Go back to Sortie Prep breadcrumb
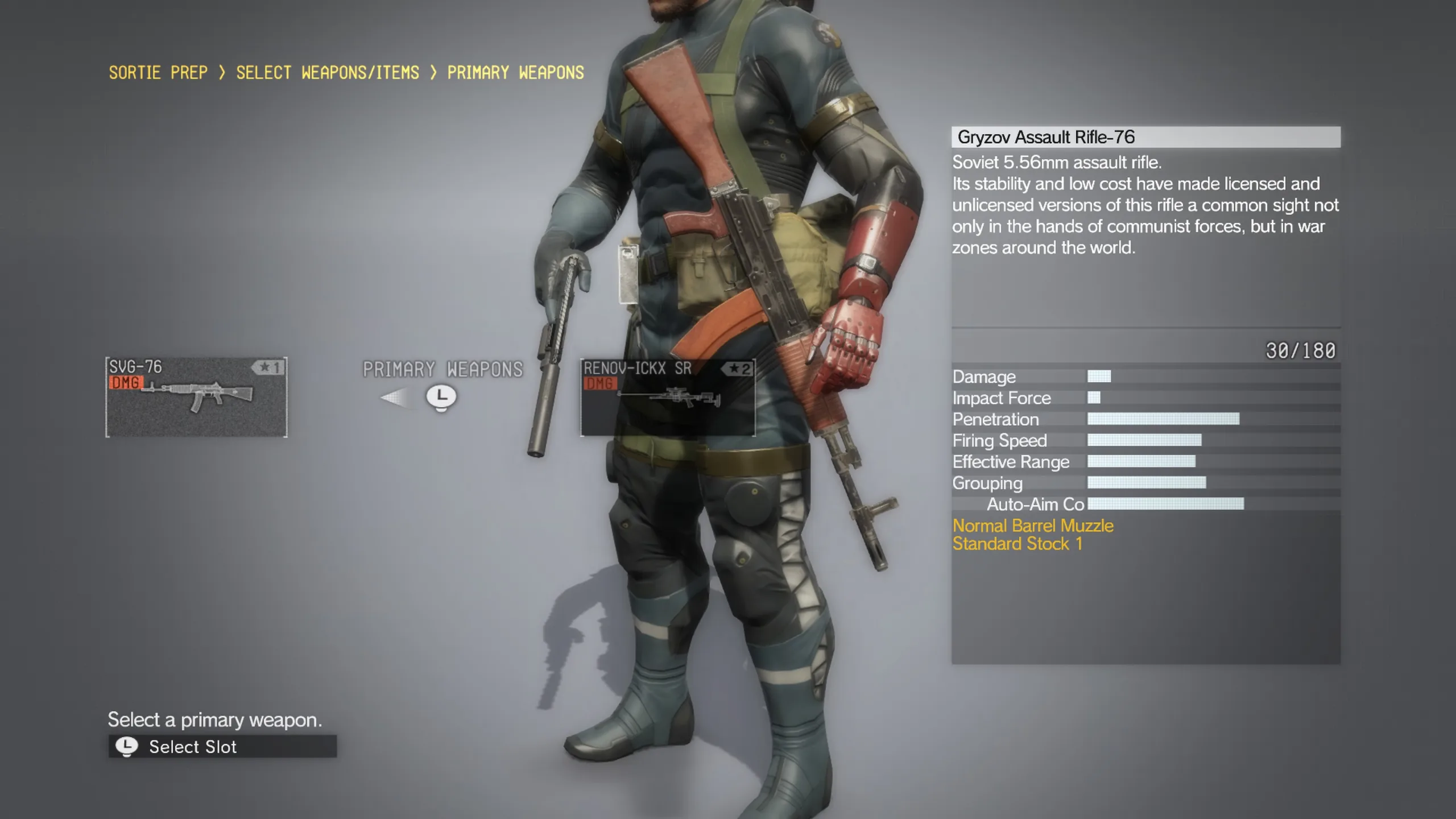This screenshot has height=819, width=1456. click(158, 73)
